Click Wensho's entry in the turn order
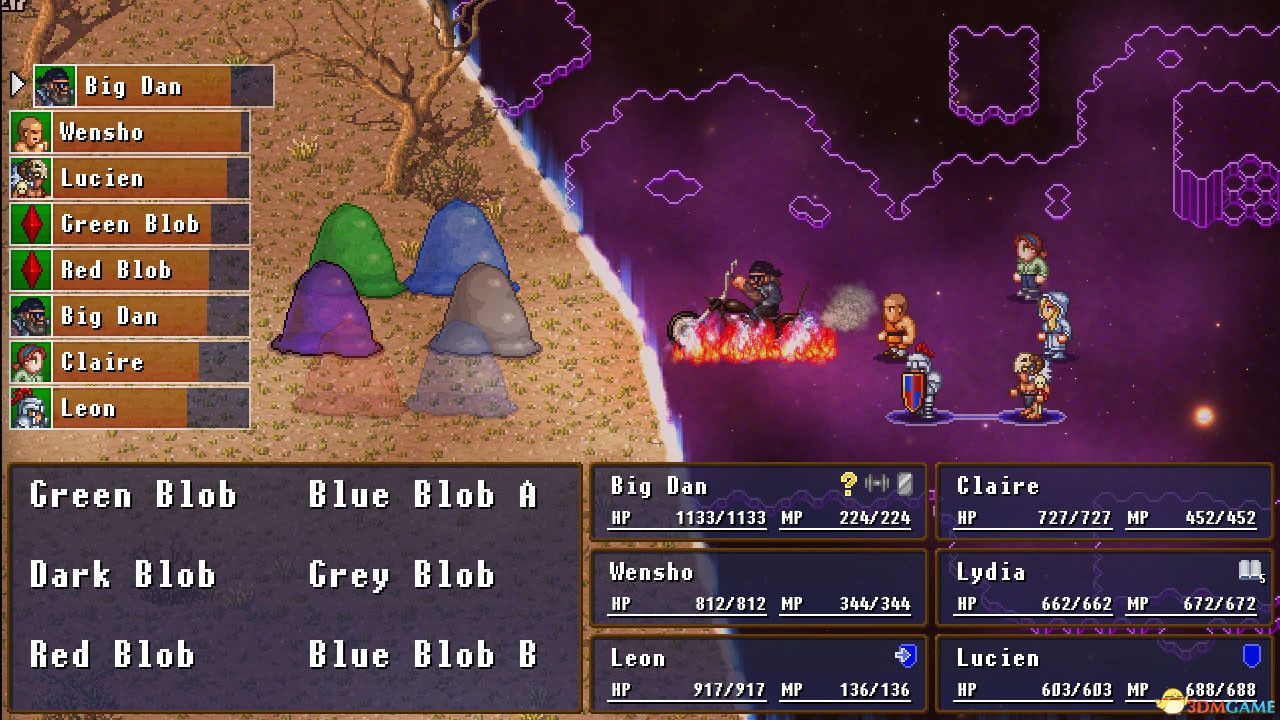This screenshot has width=1280, height=720. [129, 132]
